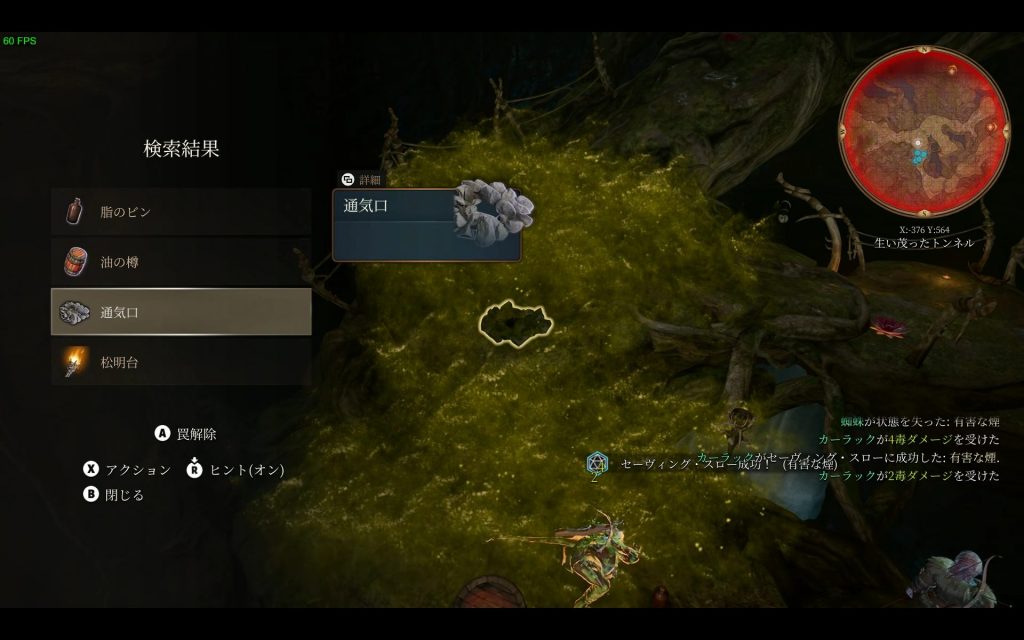Pick 松明台 torch stand entry
Viewport: 1024px width, 640px height.
(181, 362)
